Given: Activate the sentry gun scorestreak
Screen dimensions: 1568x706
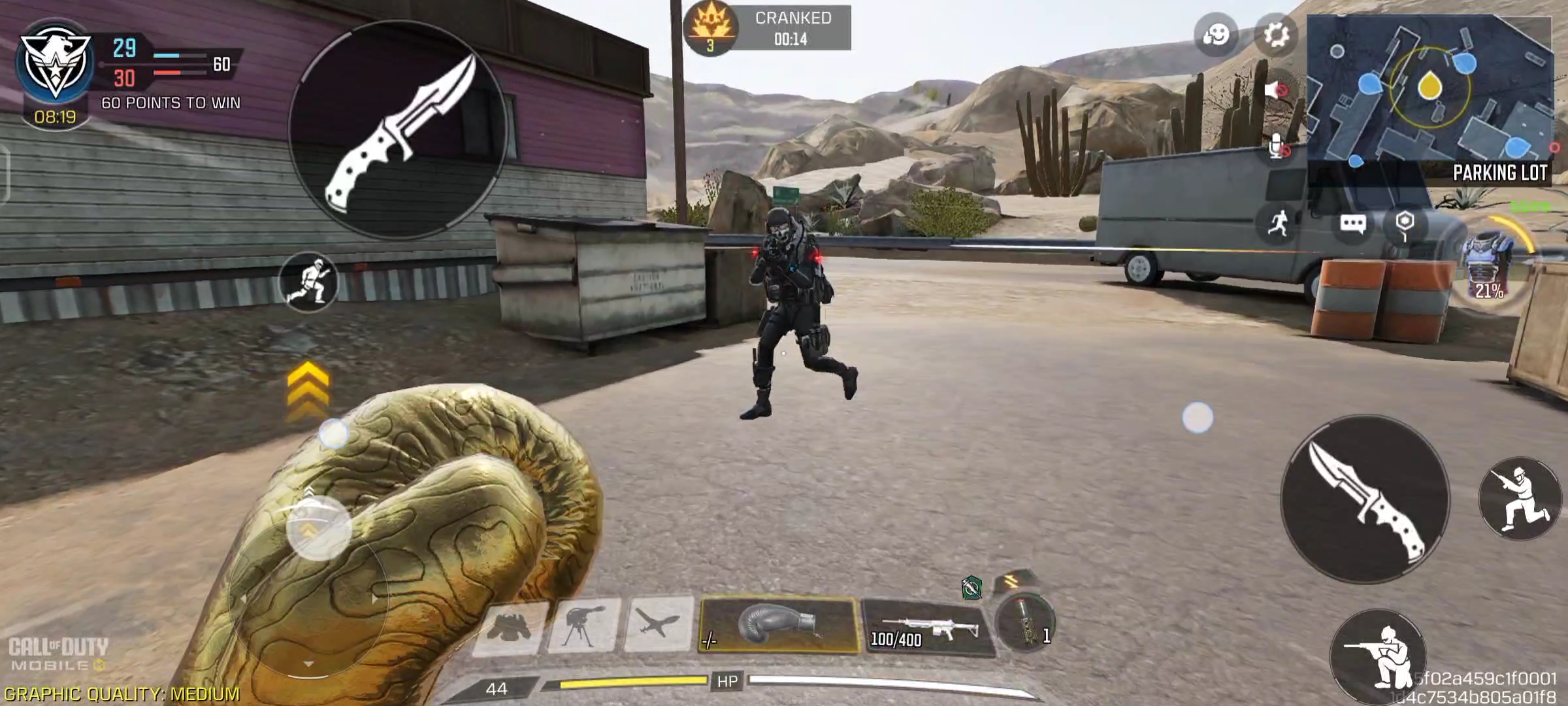Looking at the screenshot, I should [583, 625].
